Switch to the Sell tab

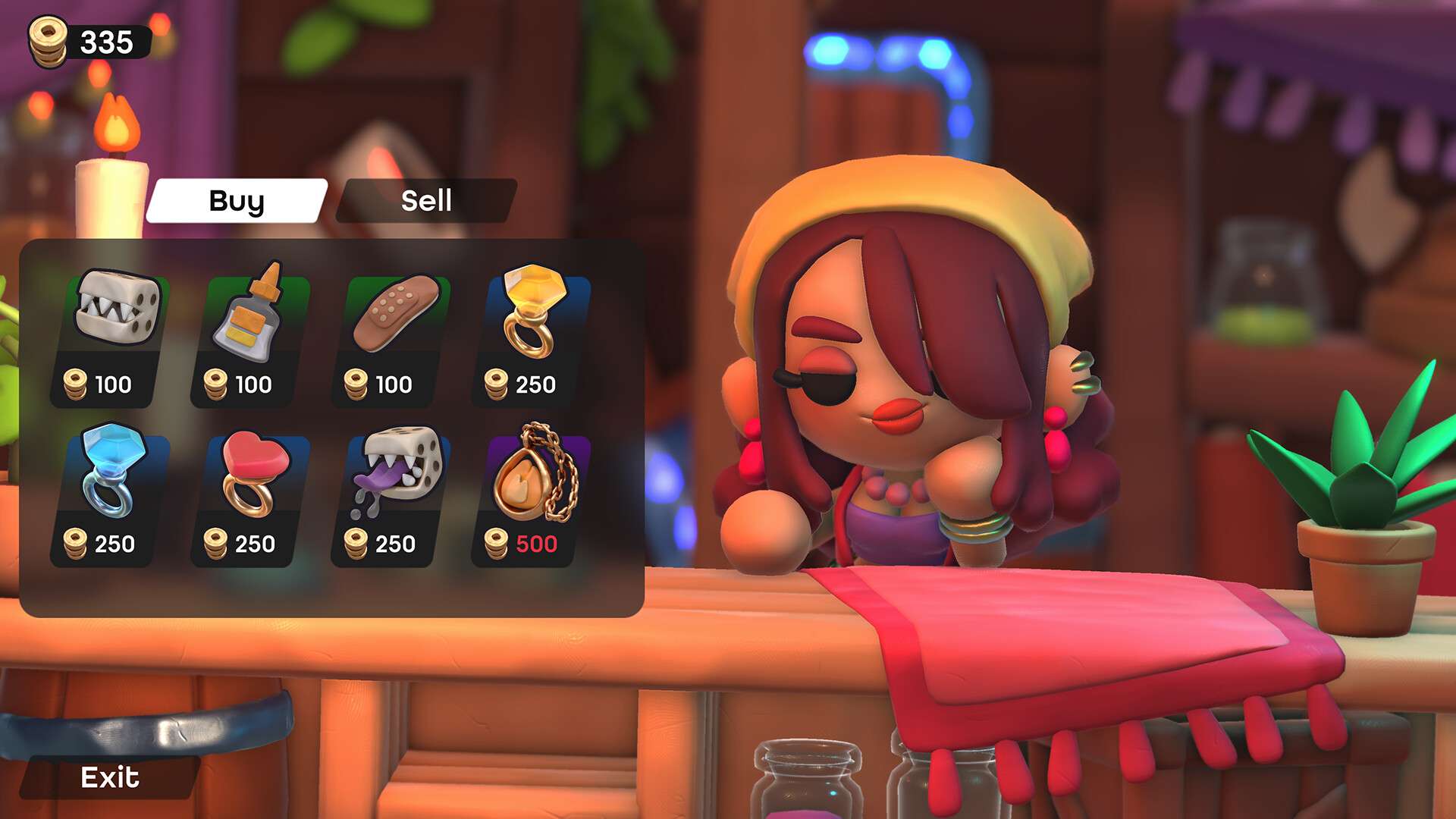(426, 201)
